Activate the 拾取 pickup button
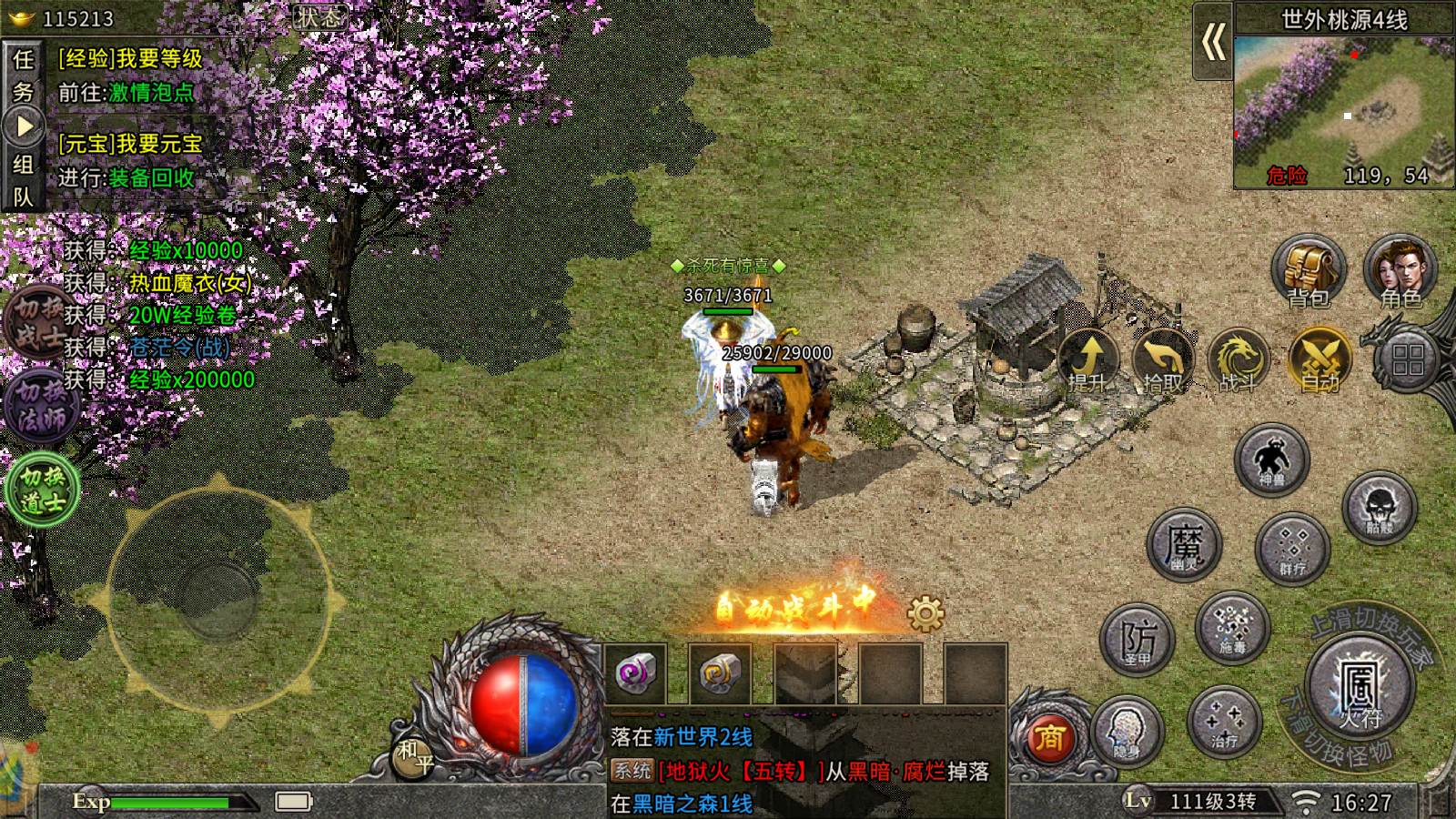Screen dimensions: 1456x819 1163,360
